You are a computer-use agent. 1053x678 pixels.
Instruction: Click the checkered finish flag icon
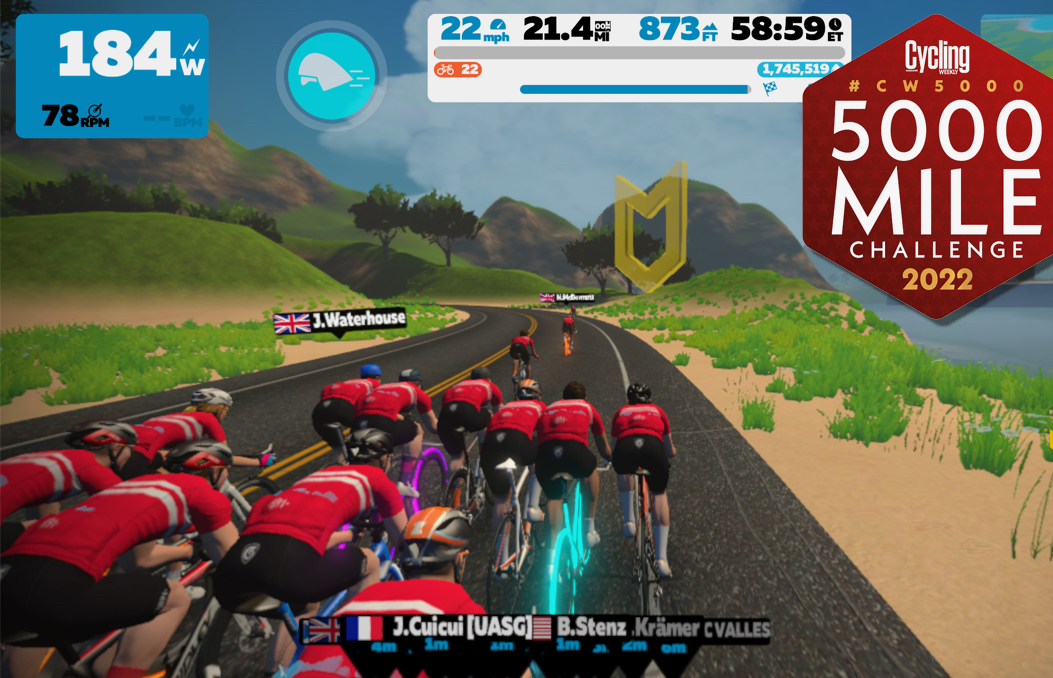pos(770,89)
